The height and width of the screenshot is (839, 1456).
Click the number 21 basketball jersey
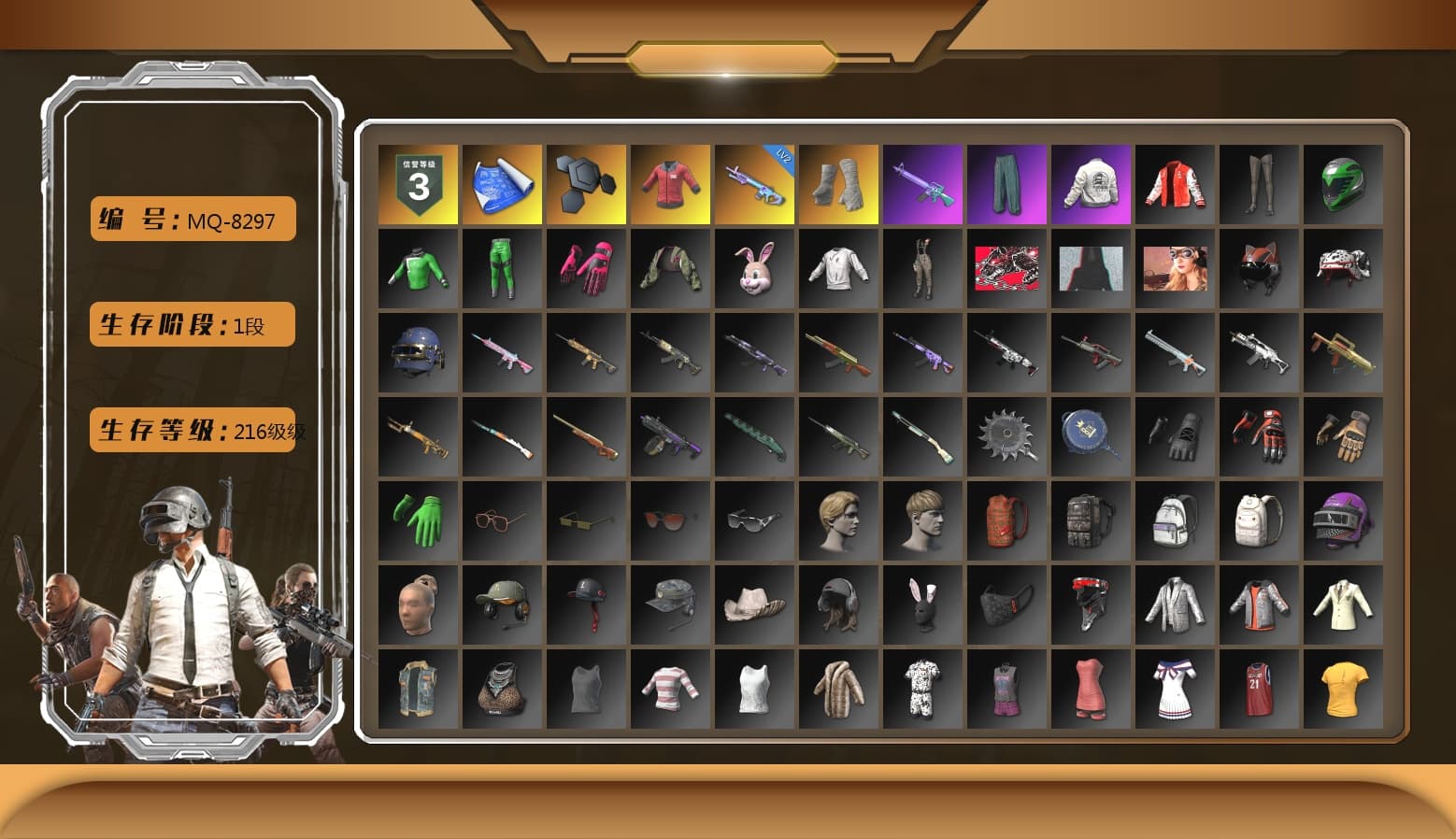coord(1259,689)
